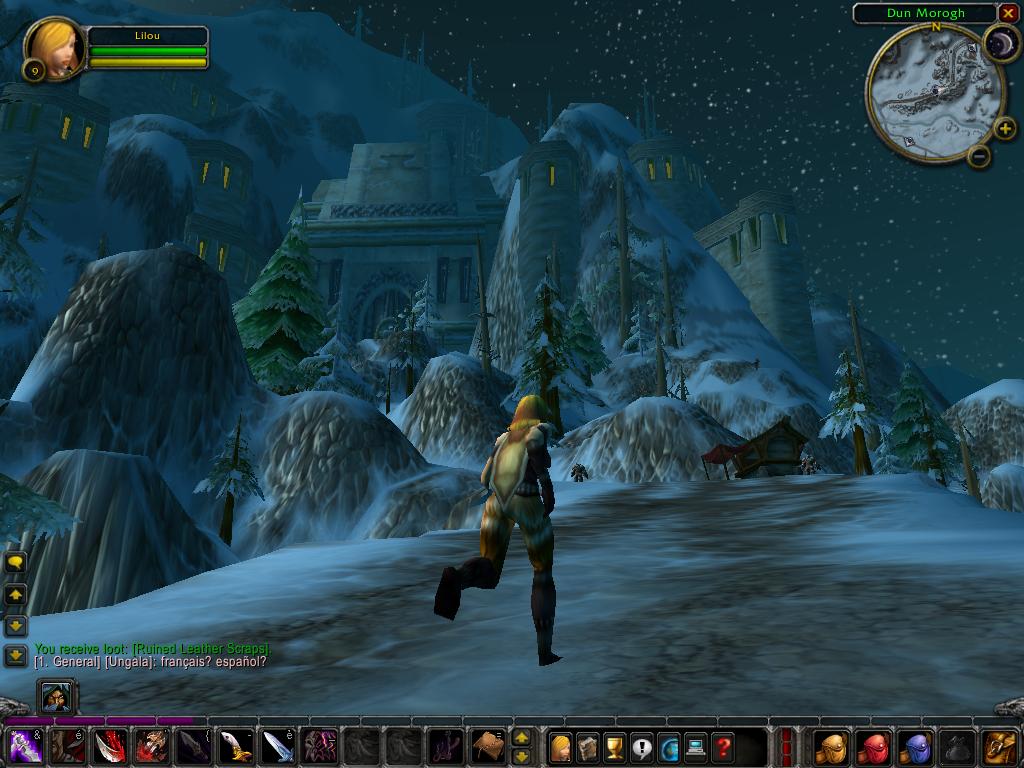Zoom out the minimap with minus button
This screenshot has width=1024, height=768.
point(979,155)
